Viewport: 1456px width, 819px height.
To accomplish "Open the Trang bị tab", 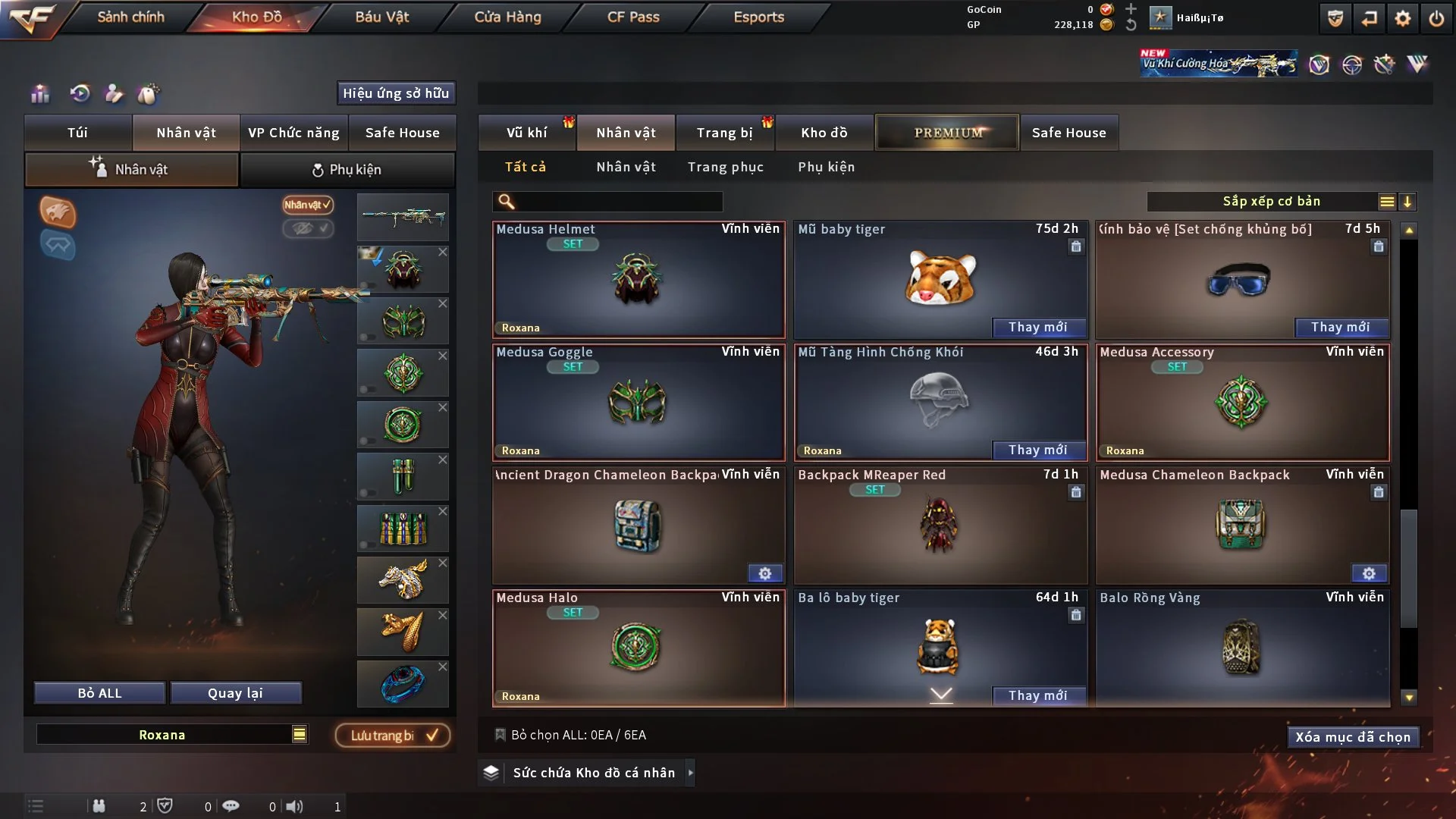I will click(x=724, y=133).
